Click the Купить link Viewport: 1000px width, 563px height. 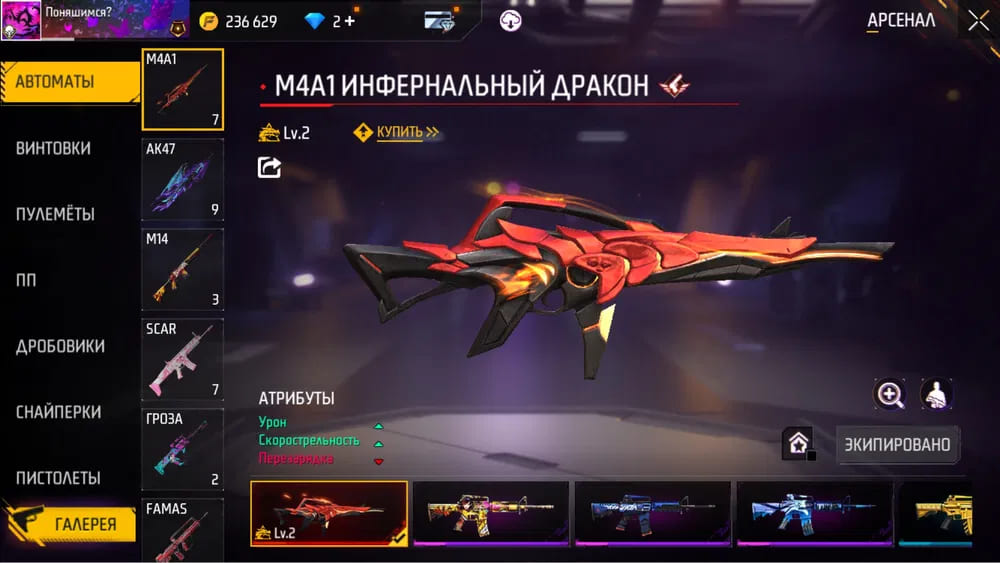(x=399, y=132)
